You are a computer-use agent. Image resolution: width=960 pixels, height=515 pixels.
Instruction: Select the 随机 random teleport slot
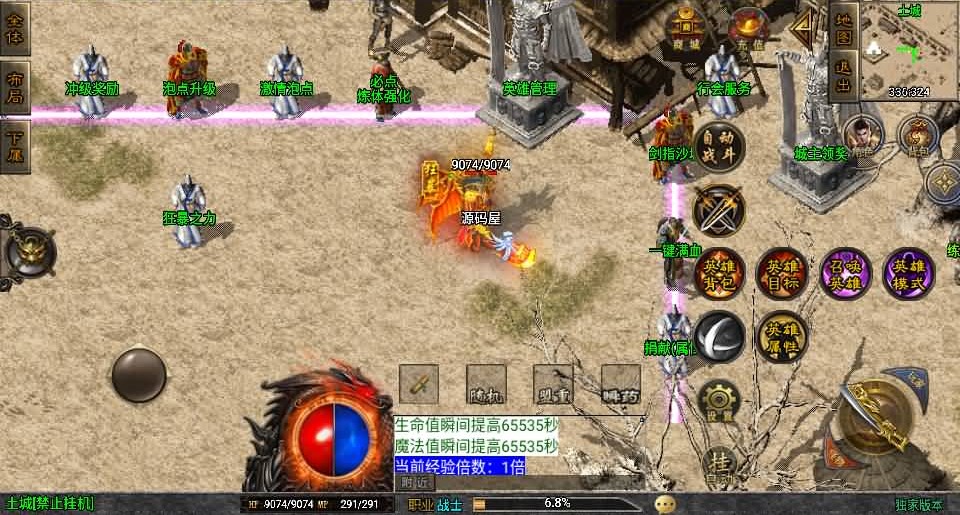[x=486, y=383]
